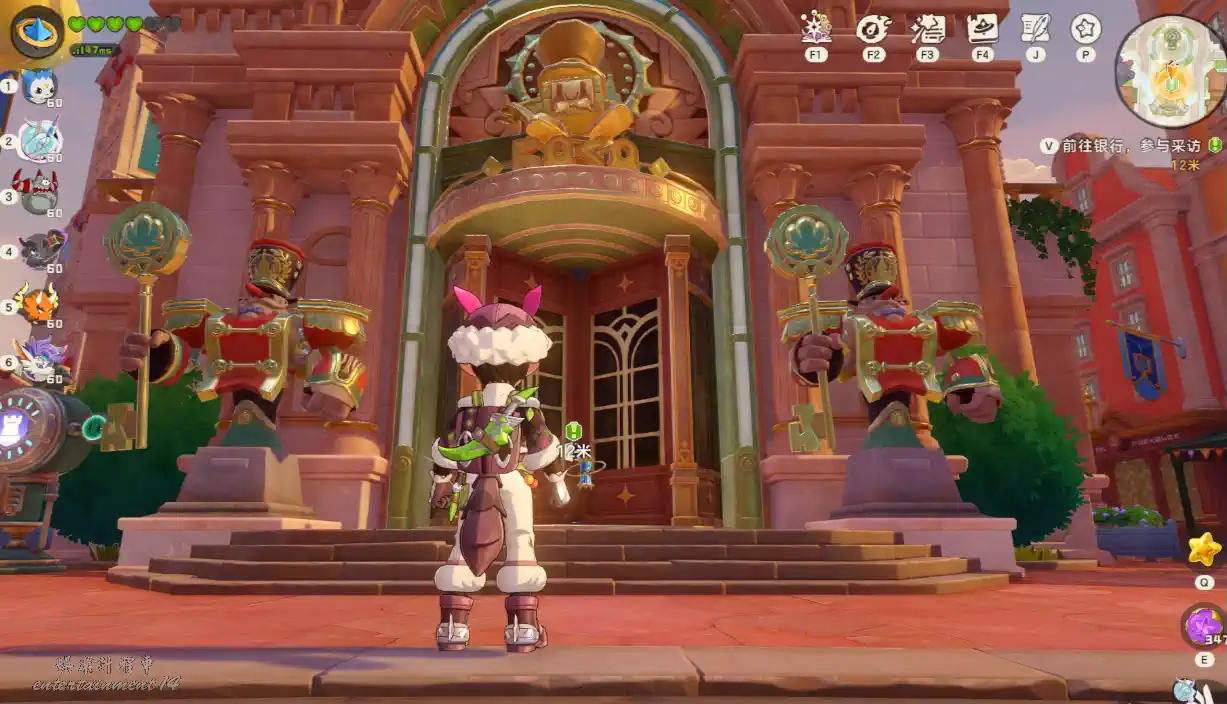
Task: Select the blue cat pet in slot 1
Action: [x=40, y=88]
